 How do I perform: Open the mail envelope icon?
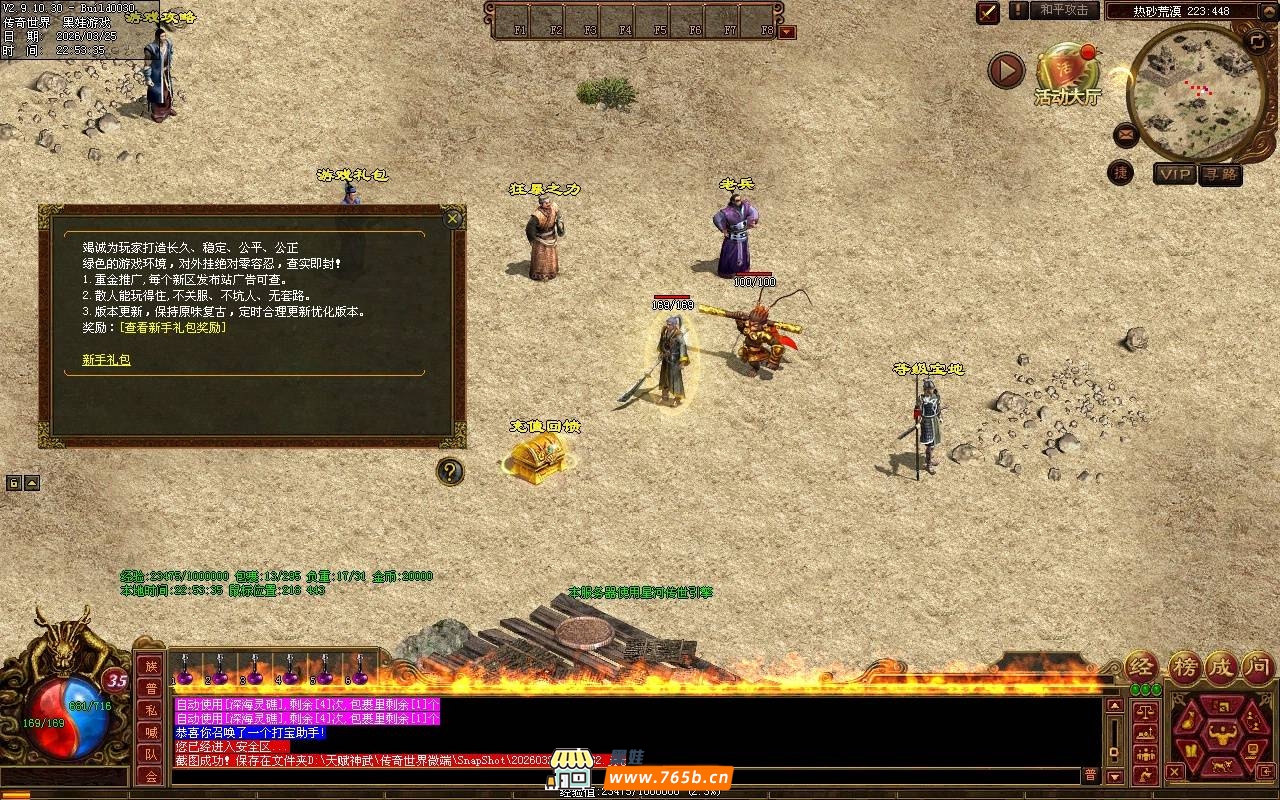1126,133
